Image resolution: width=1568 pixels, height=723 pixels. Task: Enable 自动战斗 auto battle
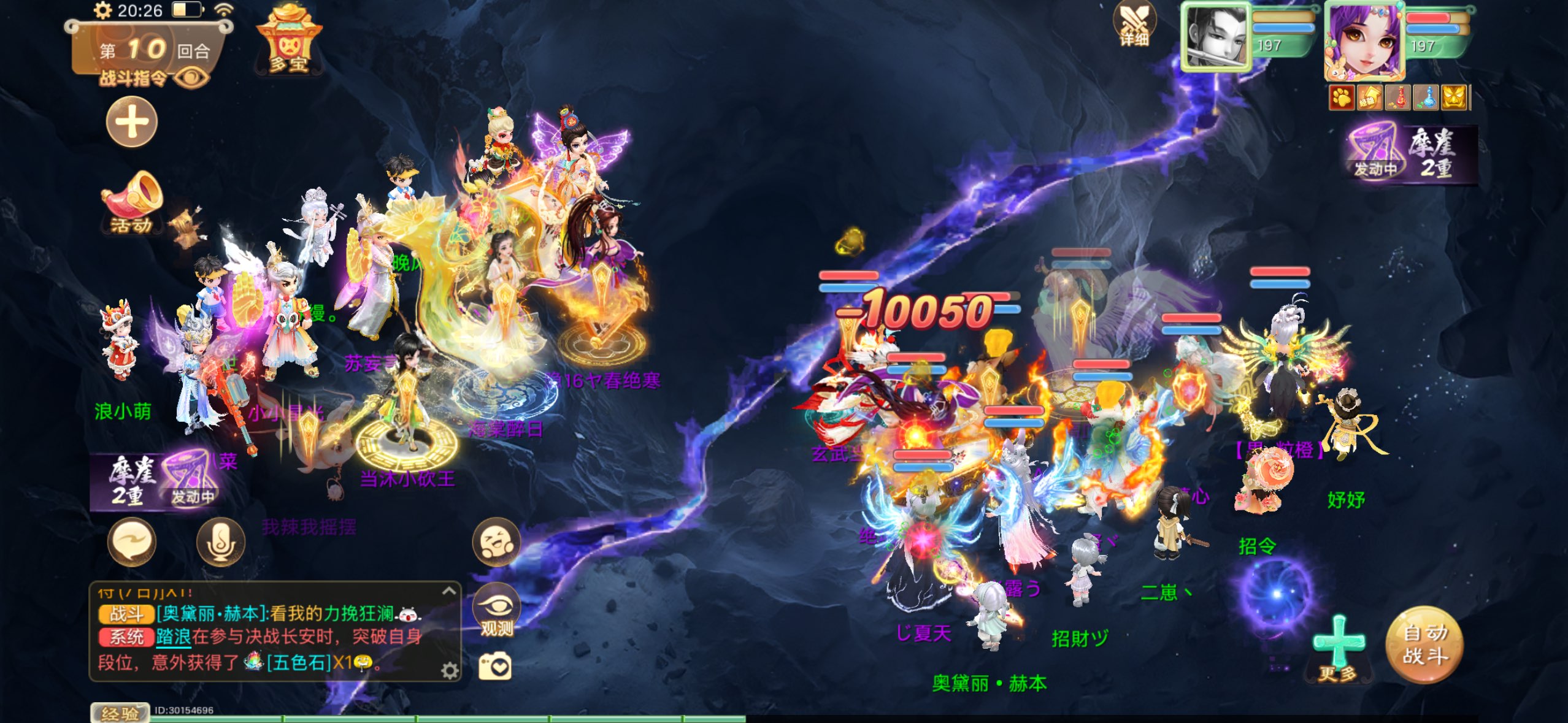(x=1424, y=645)
